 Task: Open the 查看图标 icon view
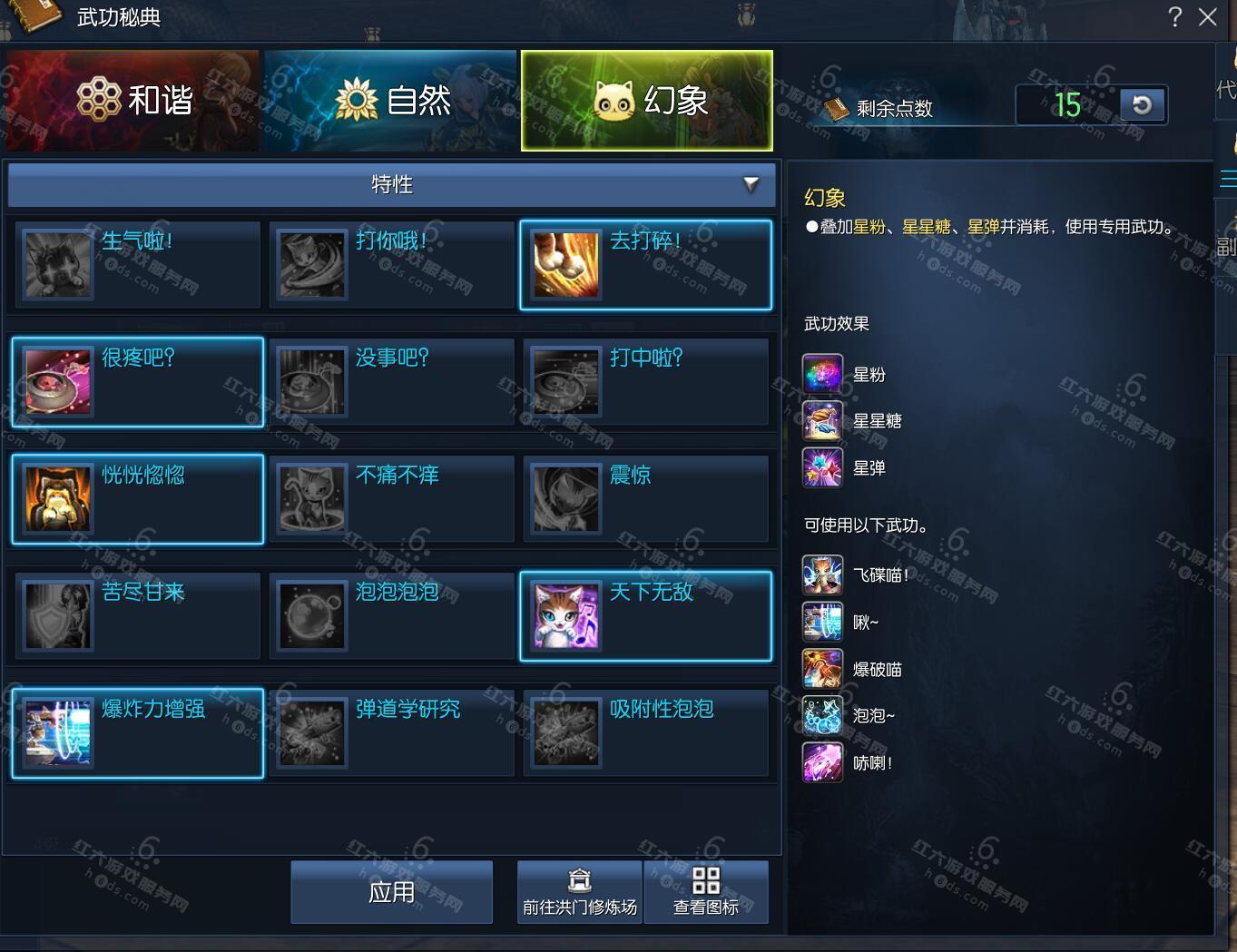[x=706, y=892]
